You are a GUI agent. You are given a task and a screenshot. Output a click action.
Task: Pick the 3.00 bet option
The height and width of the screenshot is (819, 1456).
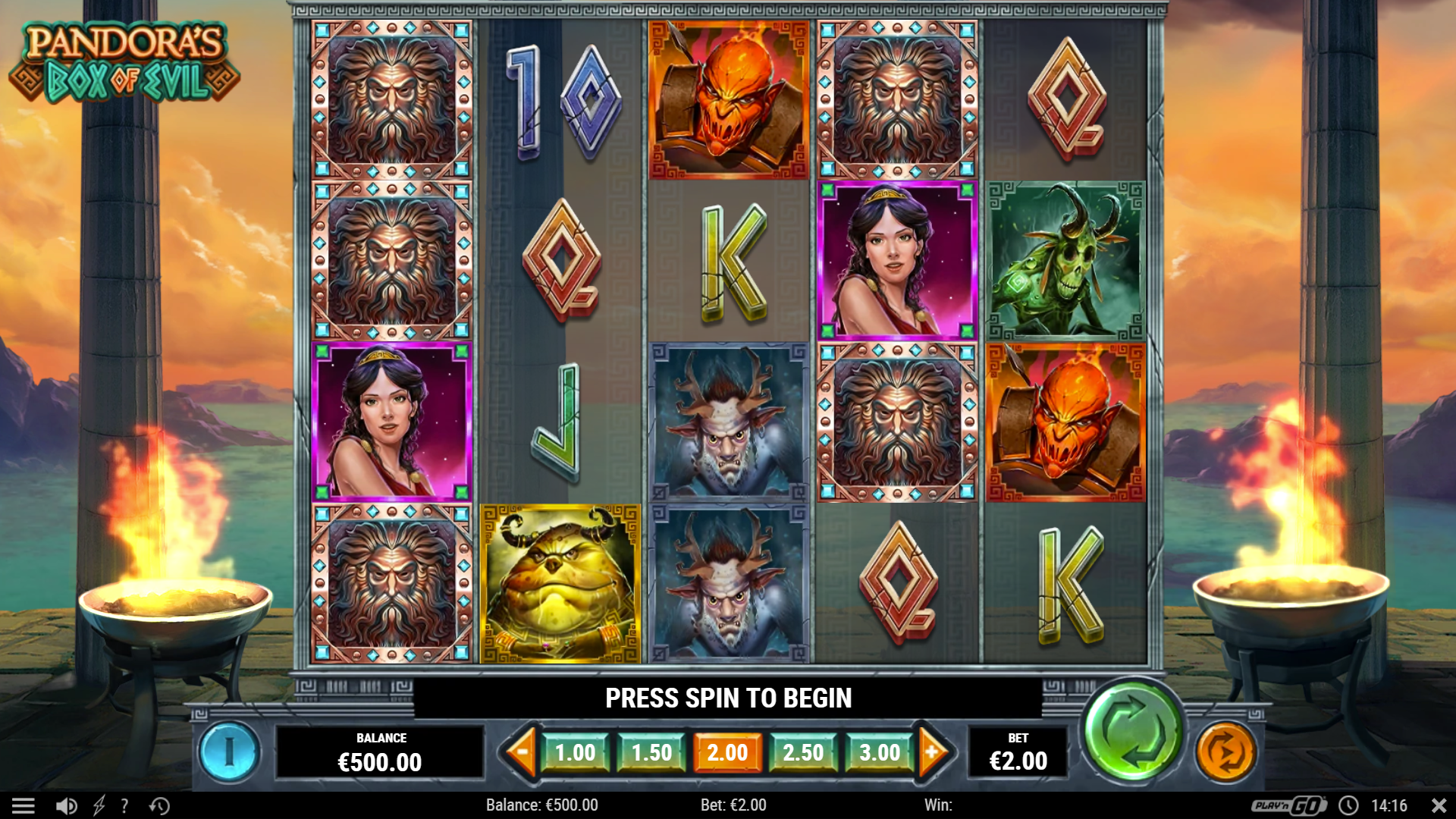tap(880, 752)
